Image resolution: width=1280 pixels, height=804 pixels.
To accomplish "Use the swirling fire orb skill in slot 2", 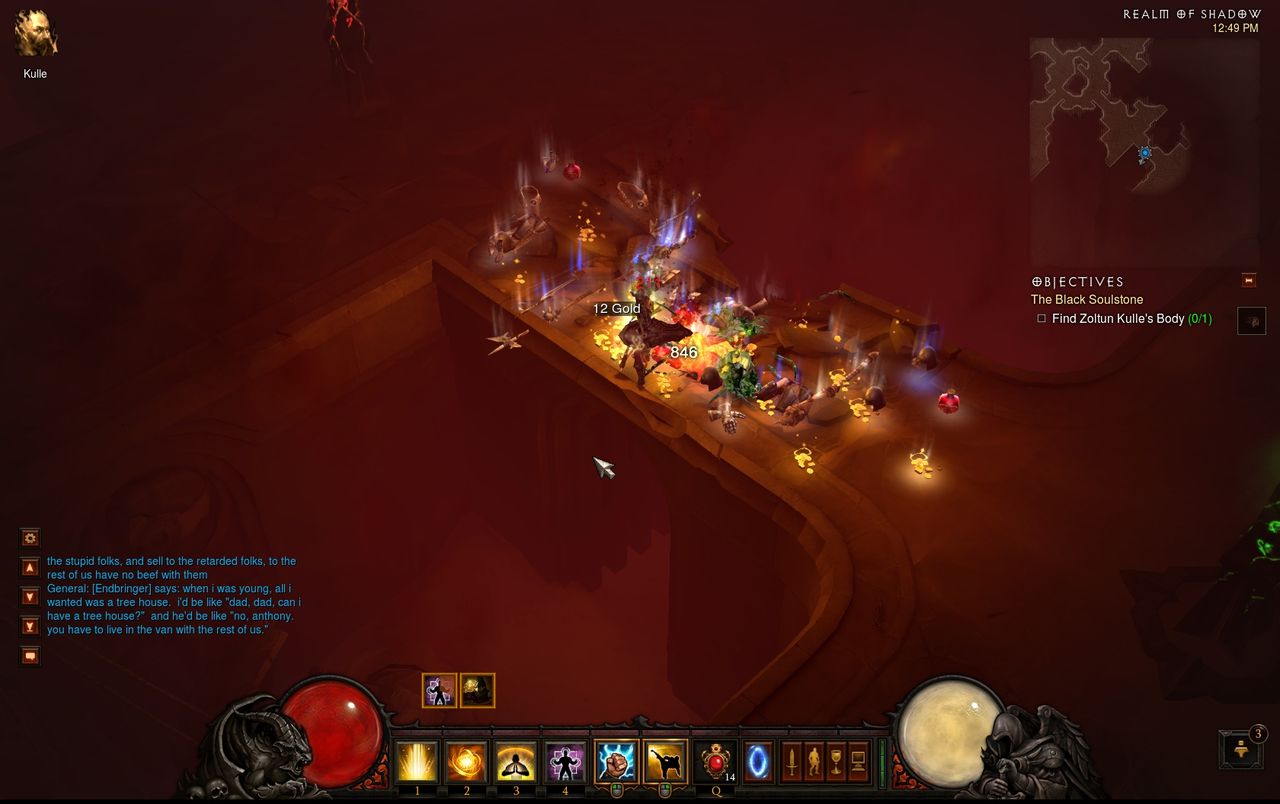I will pos(466,762).
